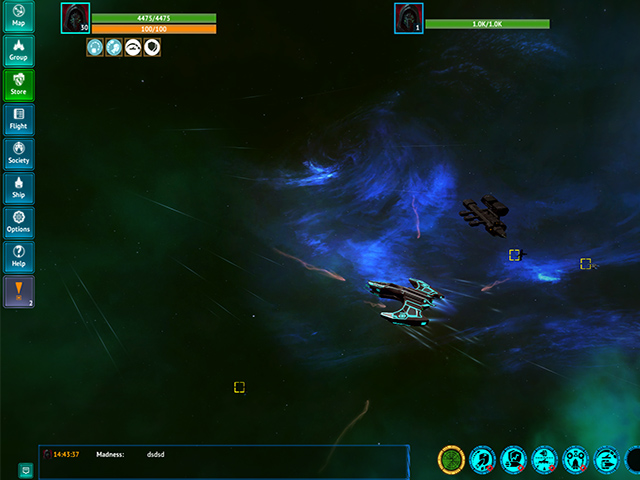640x480 pixels.
Task: Target the yellow bracket marker below the ship
Action: coord(239,387)
